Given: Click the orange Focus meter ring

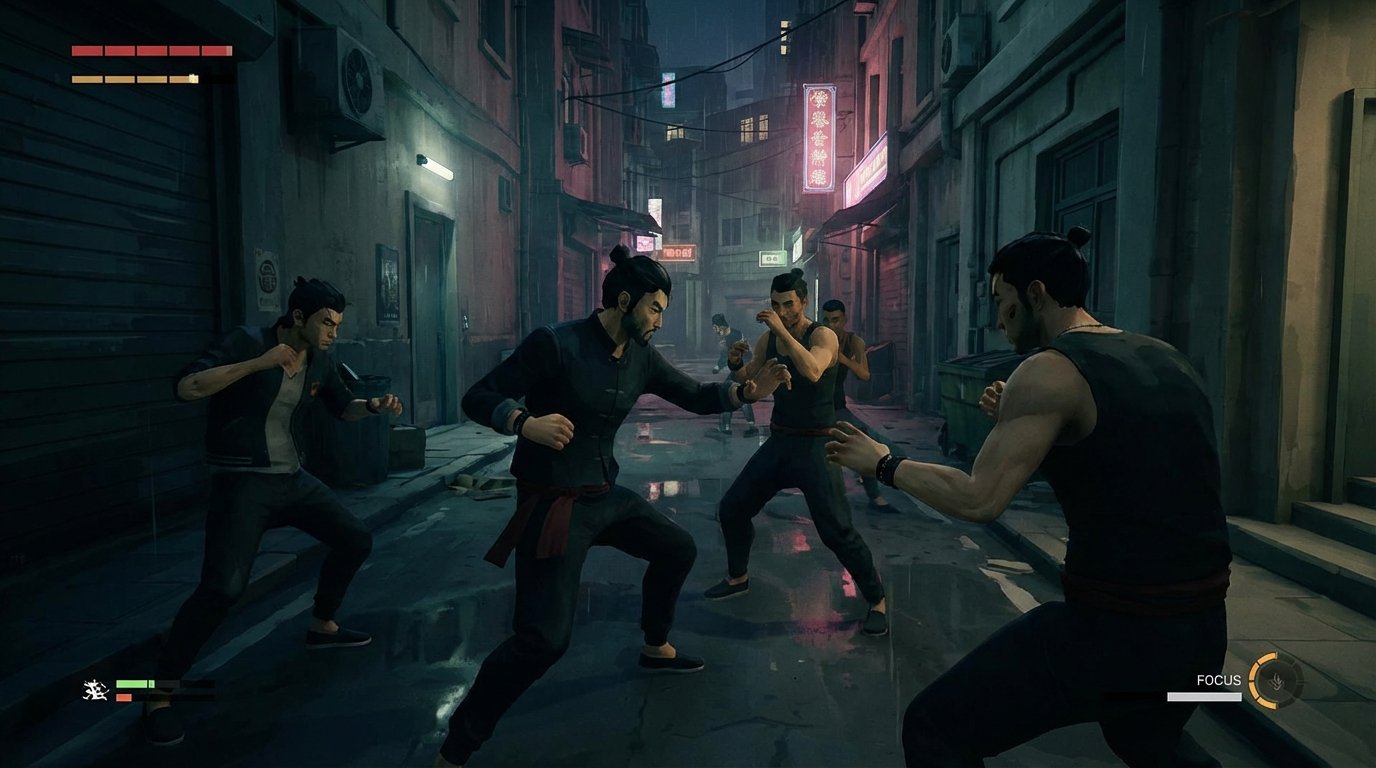Looking at the screenshot, I should (1258, 680).
